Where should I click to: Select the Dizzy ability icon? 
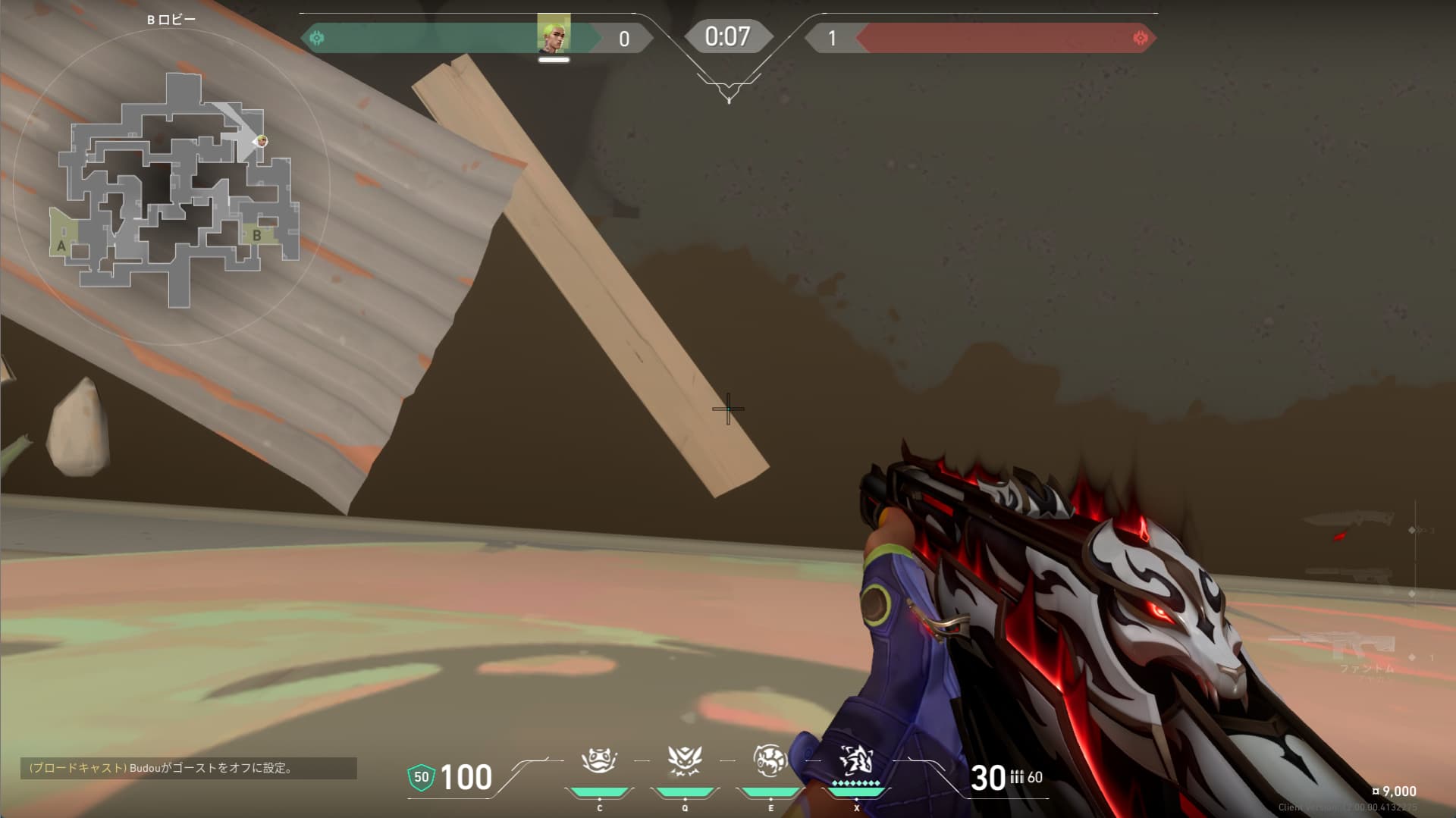(770, 760)
